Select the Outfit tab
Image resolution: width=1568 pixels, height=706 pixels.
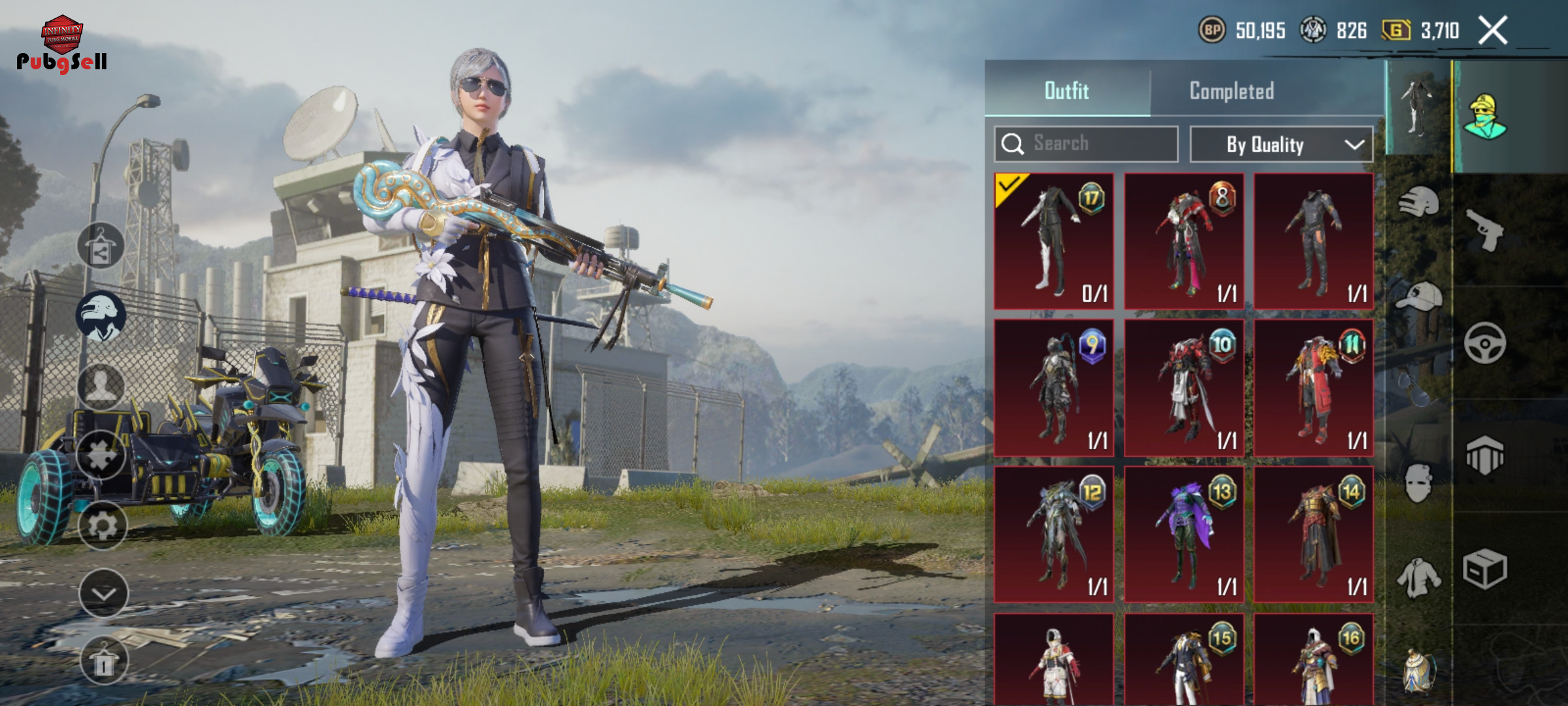[x=1067, y=91]
